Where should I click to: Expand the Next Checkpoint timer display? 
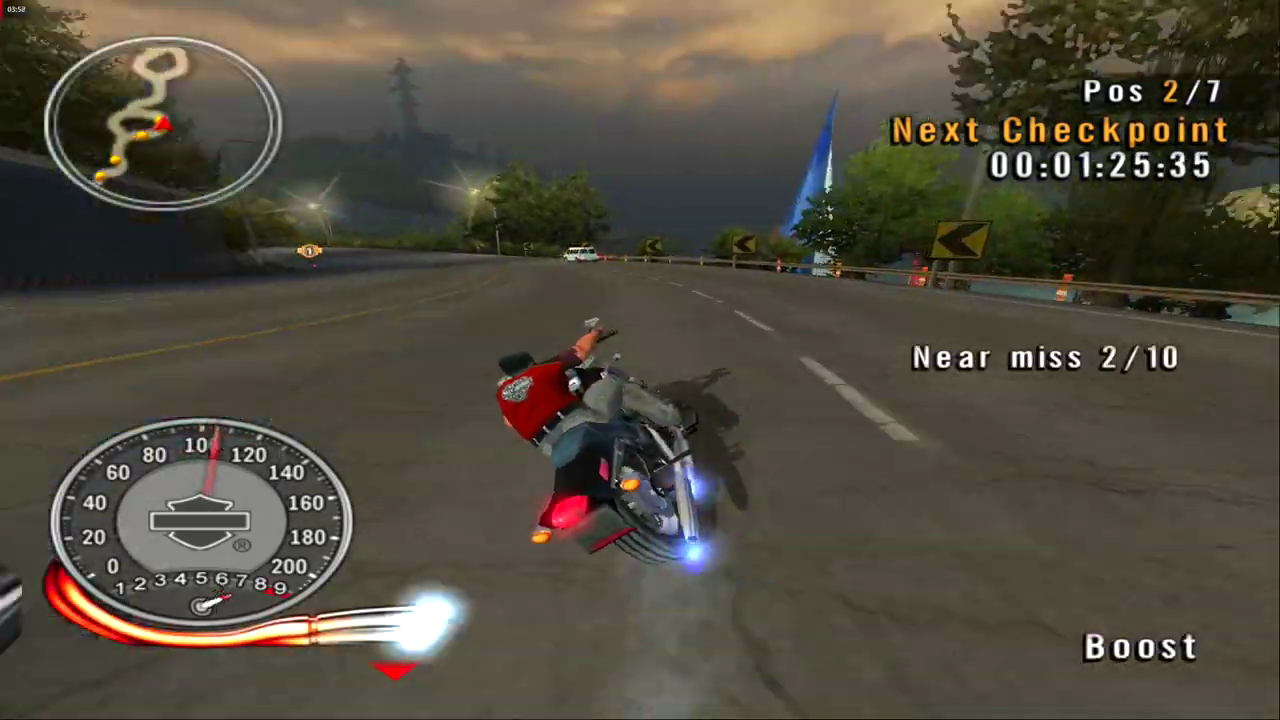click(1100, 166)
